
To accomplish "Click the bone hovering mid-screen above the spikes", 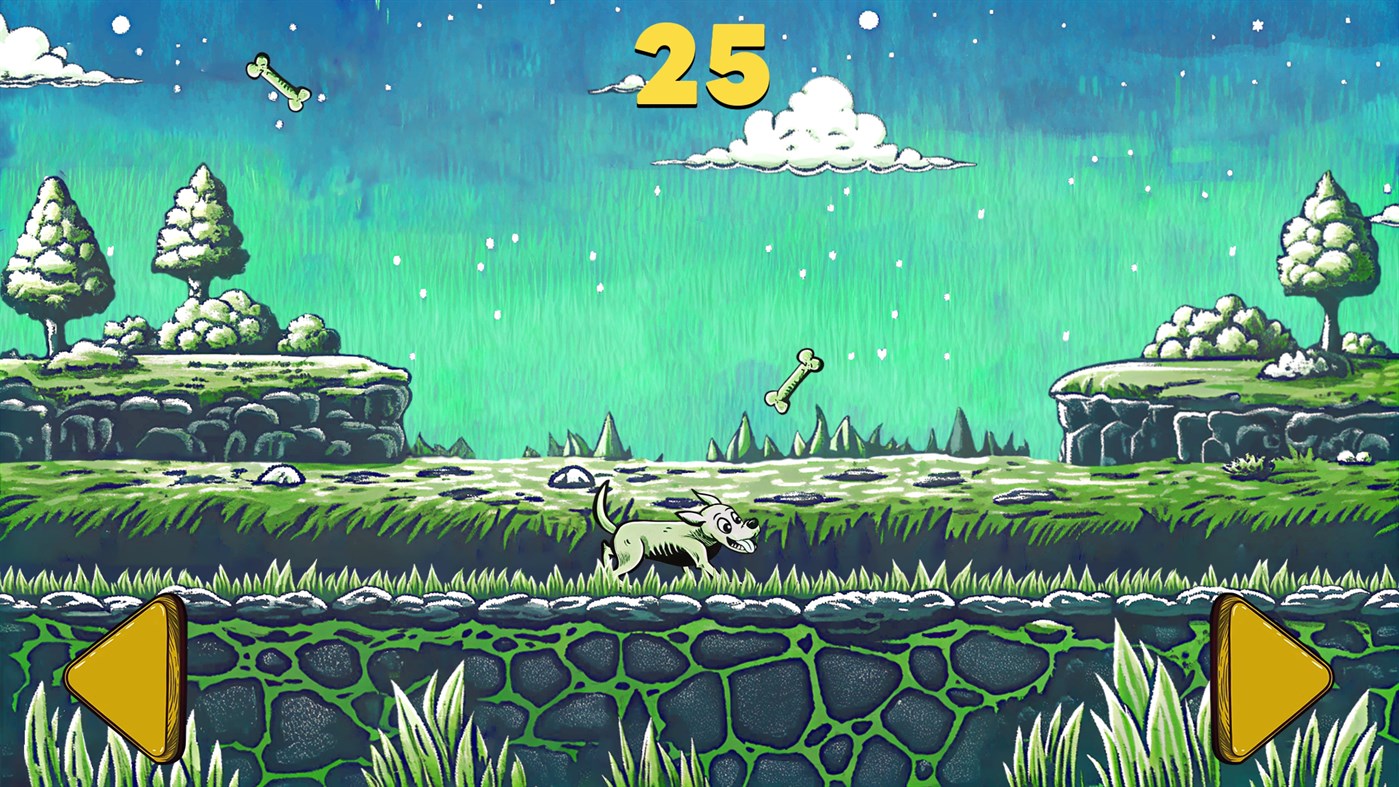I will click(792, 380).
